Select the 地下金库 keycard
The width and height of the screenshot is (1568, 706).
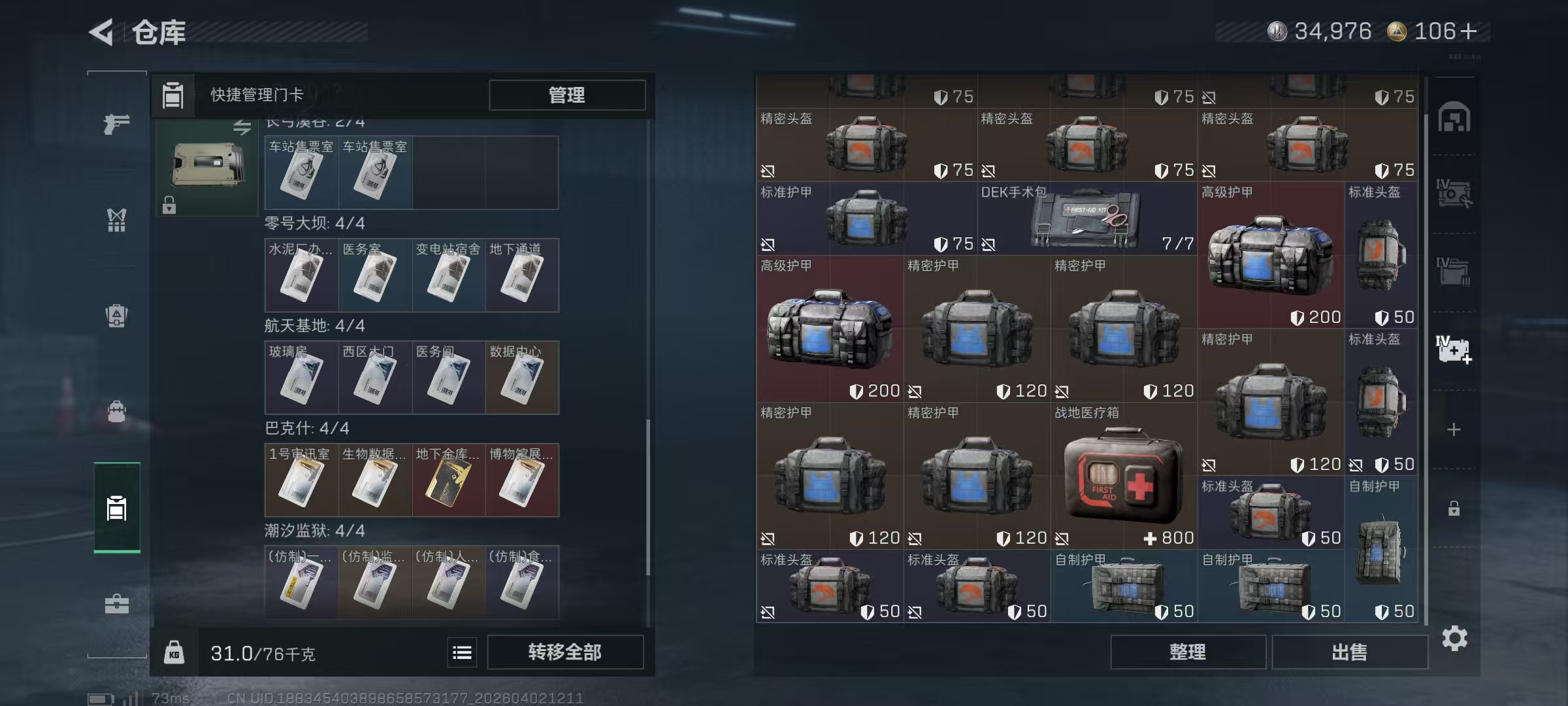(448, 480)
